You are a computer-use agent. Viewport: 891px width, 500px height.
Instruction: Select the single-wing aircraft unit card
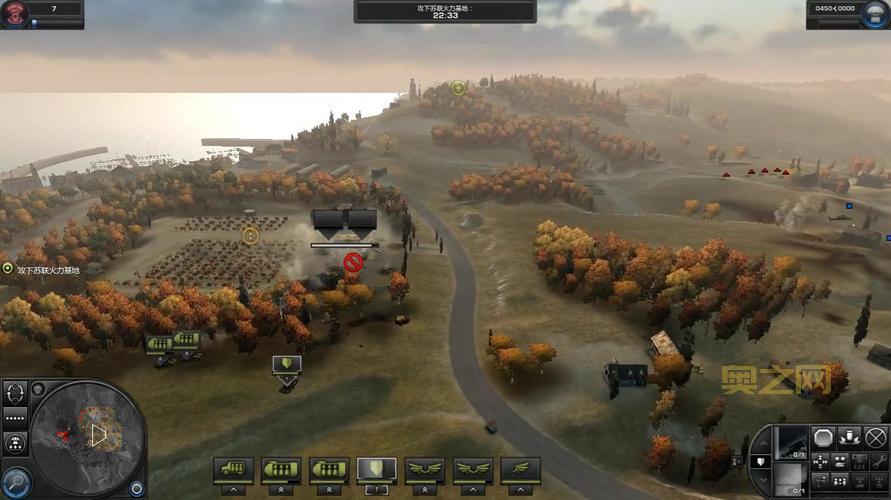(x=521, y=468)
